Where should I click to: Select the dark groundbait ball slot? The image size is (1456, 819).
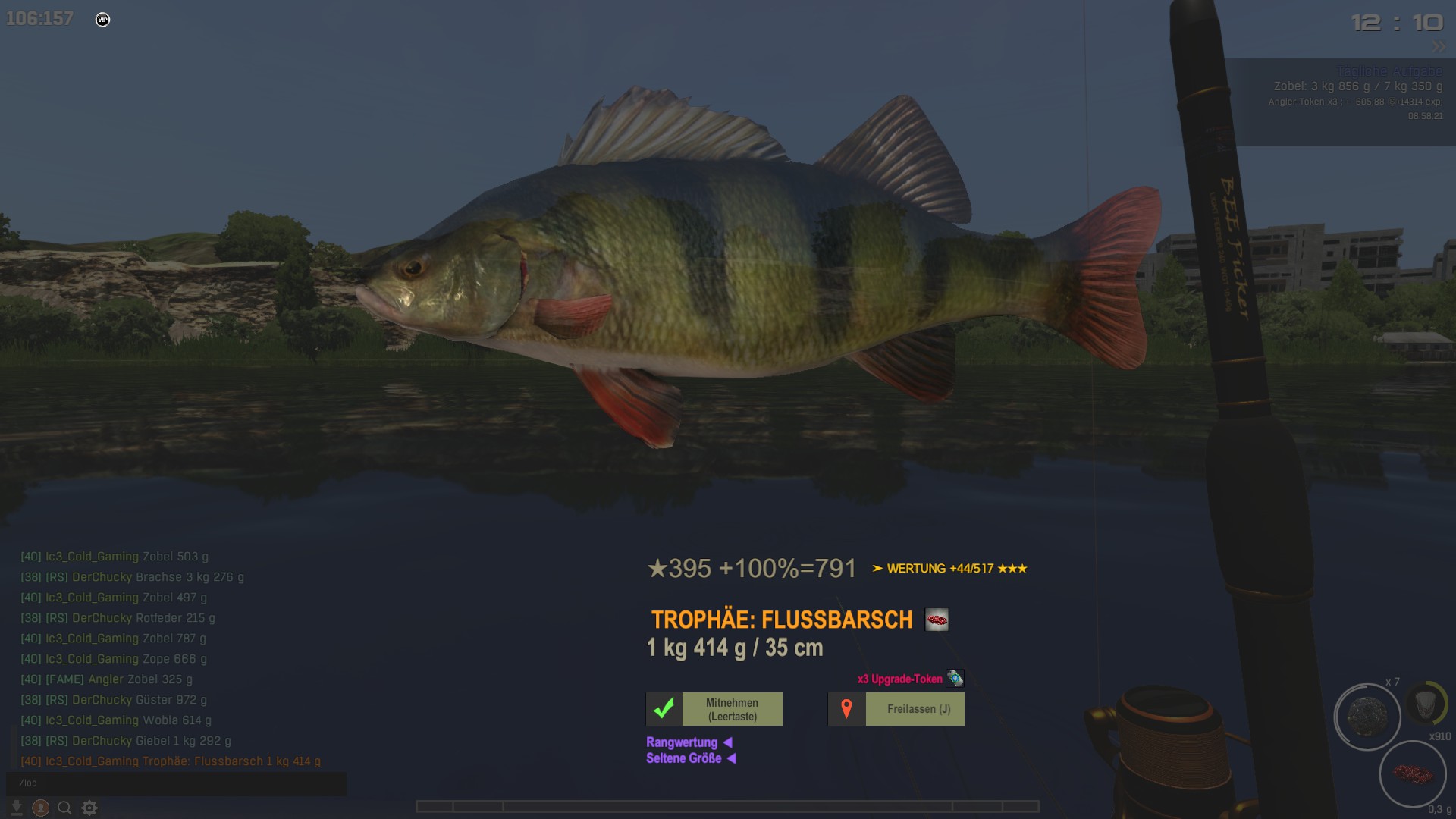coord(1367,717)
